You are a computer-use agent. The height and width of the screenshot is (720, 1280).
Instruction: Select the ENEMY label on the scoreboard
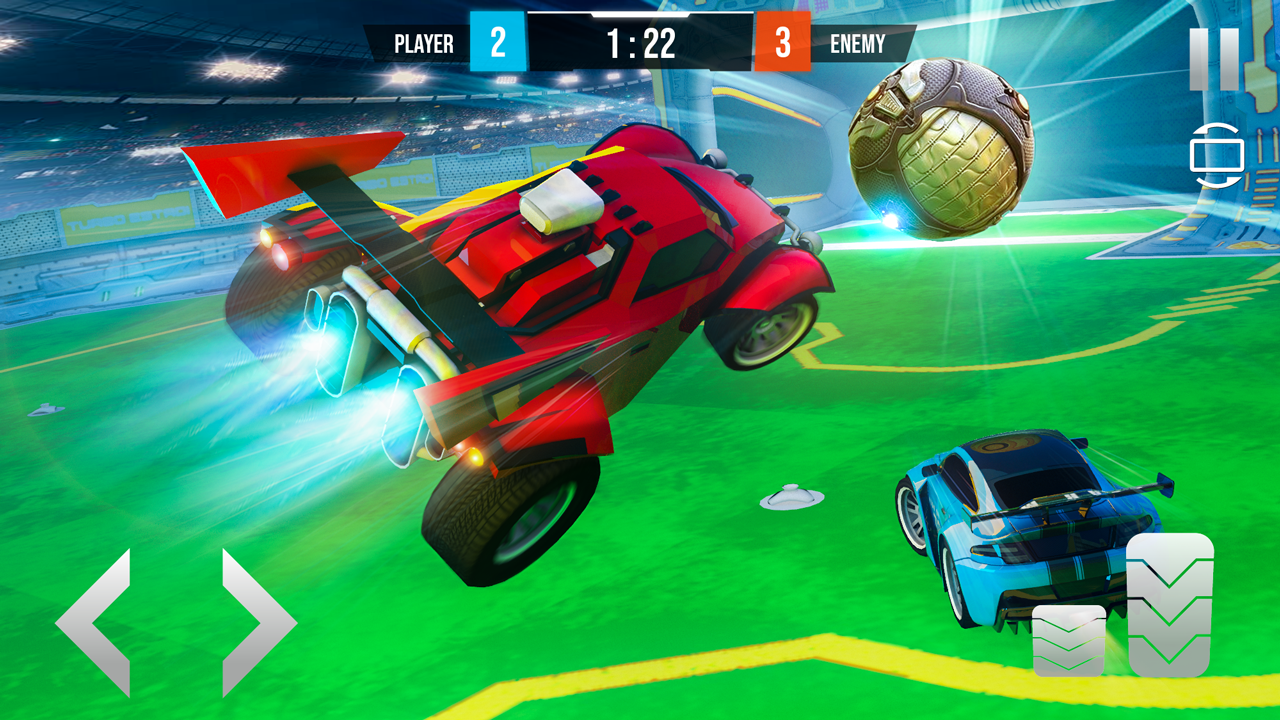point(856,43)
